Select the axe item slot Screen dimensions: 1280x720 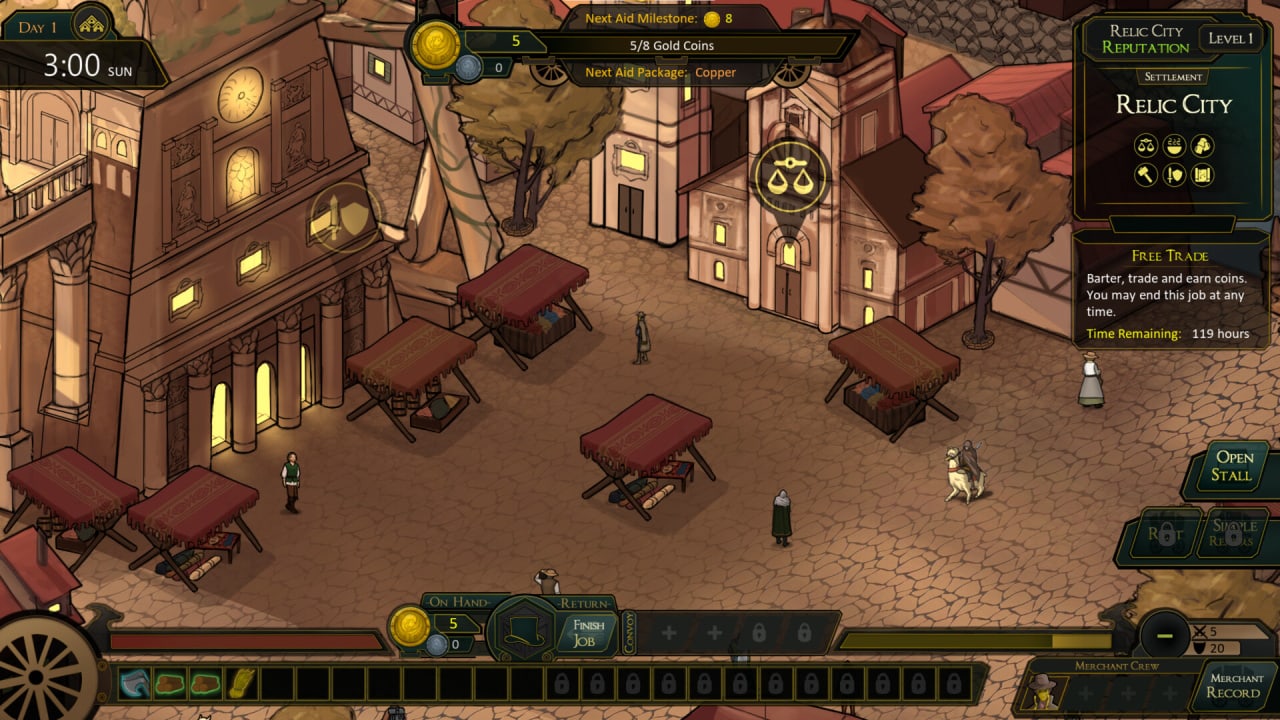pos(134,684)
